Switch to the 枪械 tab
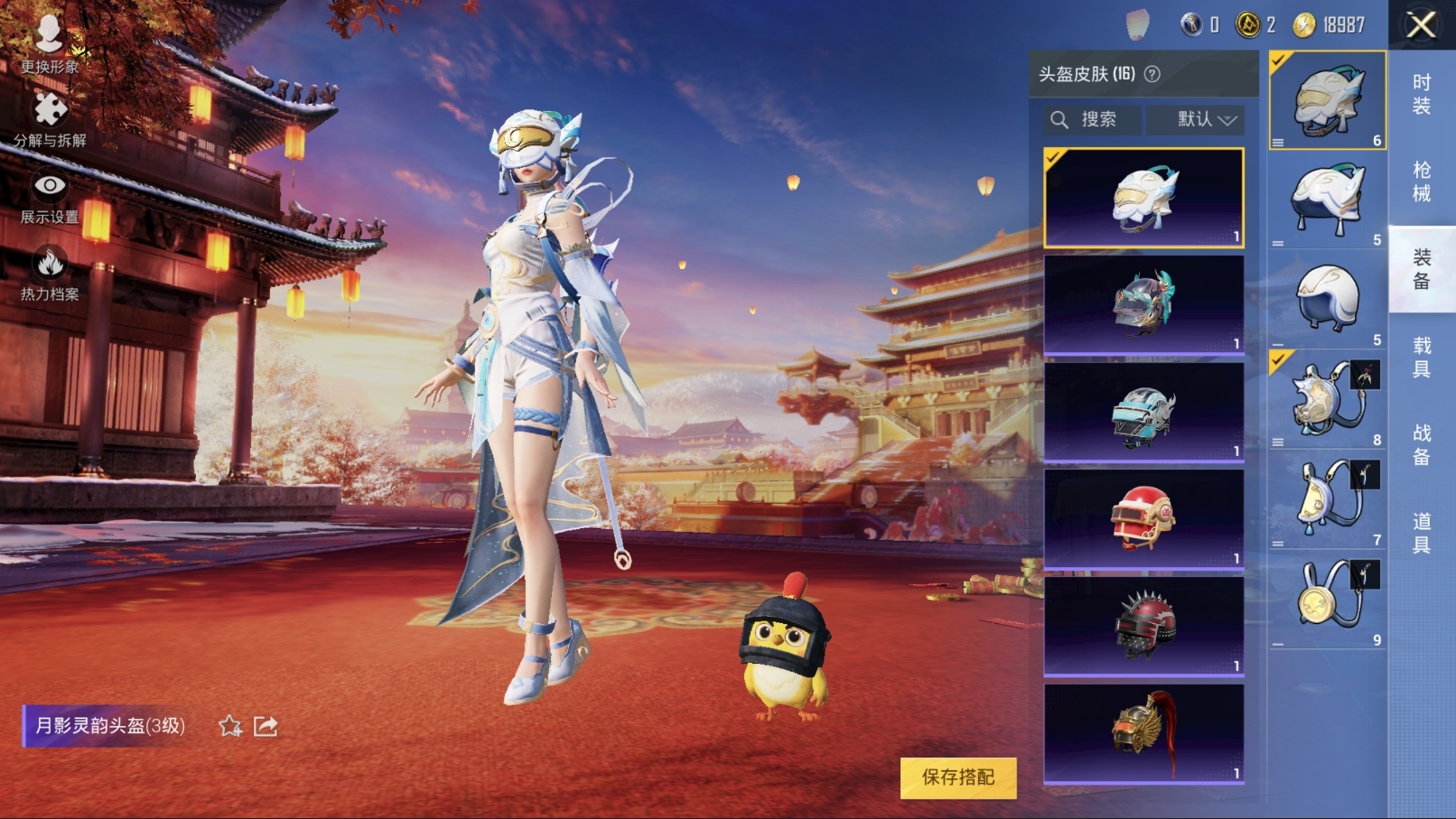This screenshot has height=819, width=1456. click(x=1421, y=181)
